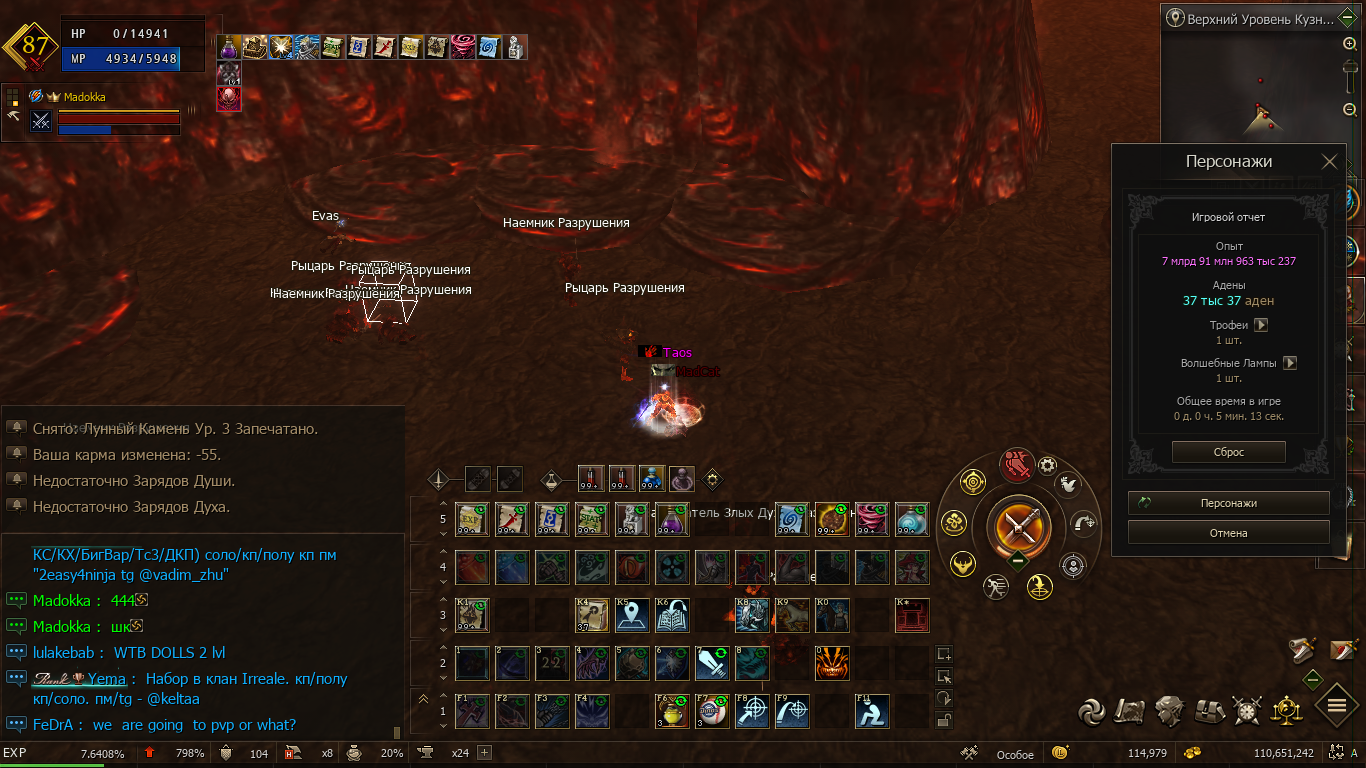Image resolution: width=1366 pixels, height=768 pixels.
Task: Select Отмена to cancel
Action: 1228,533
